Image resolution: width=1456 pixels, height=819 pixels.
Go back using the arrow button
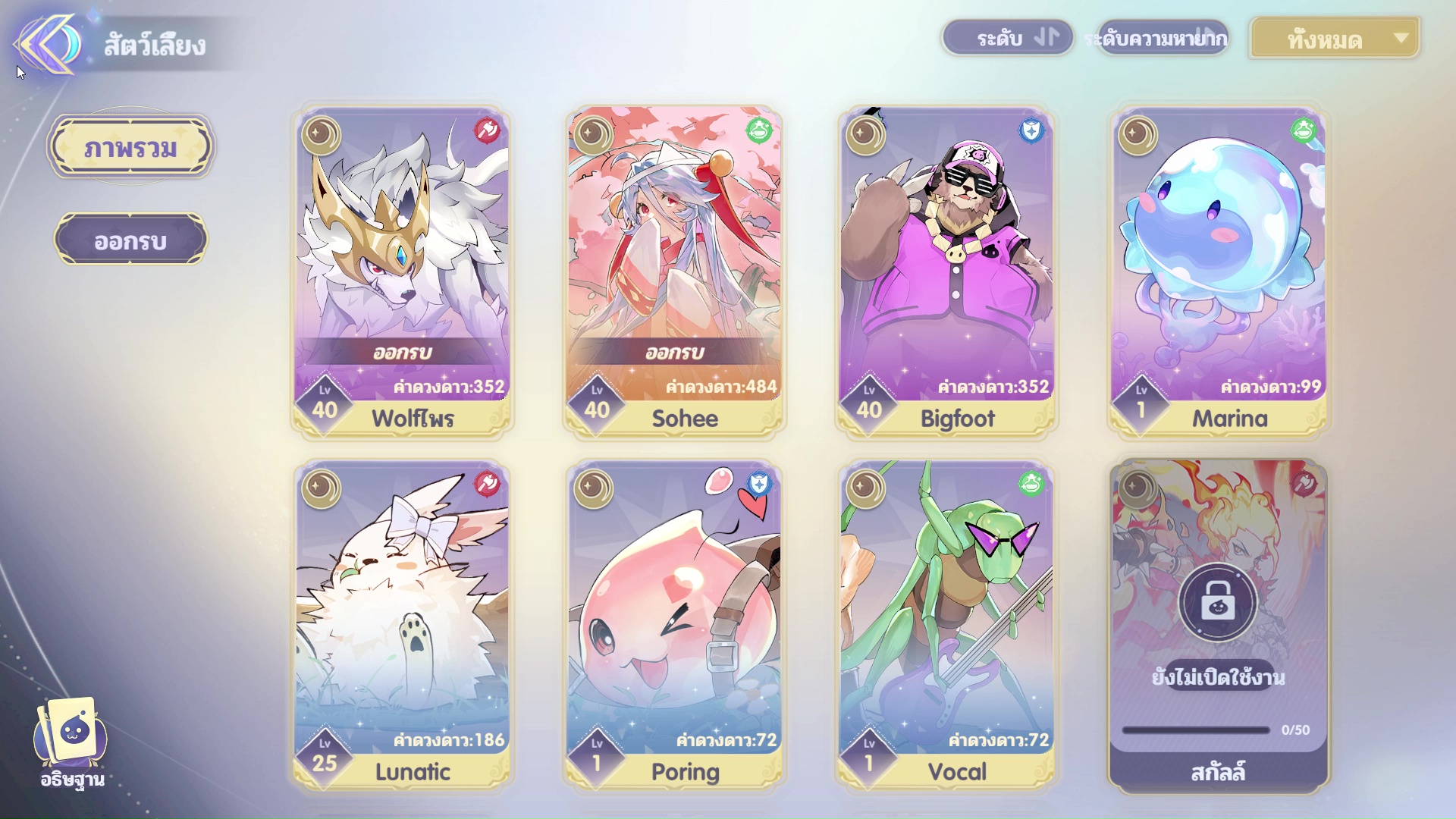47,44
